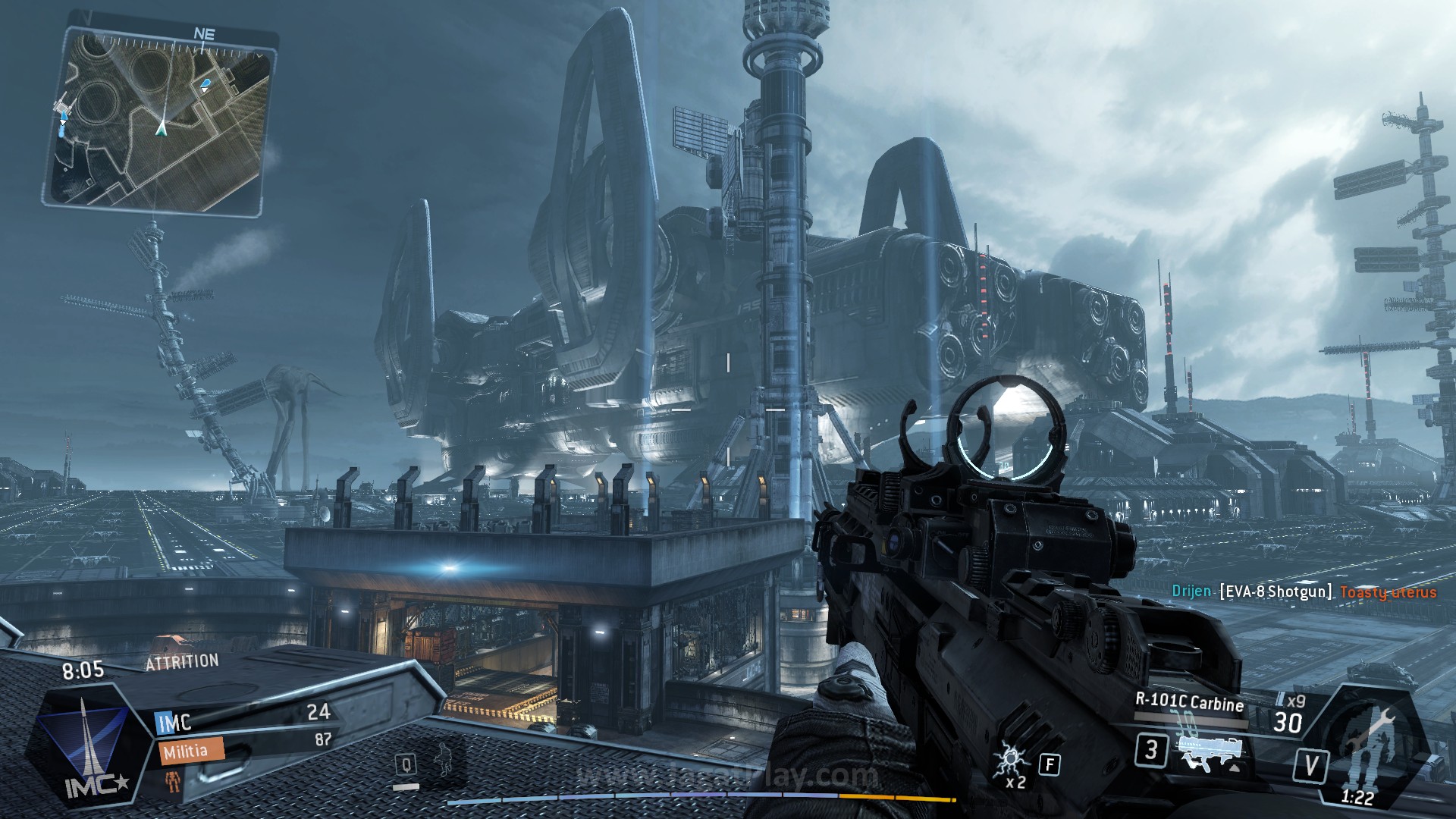The height and width of the screenshot is (819, 1456).
Task: Select the R-101C Carbine weapon label
Action: coord(1188,702)
